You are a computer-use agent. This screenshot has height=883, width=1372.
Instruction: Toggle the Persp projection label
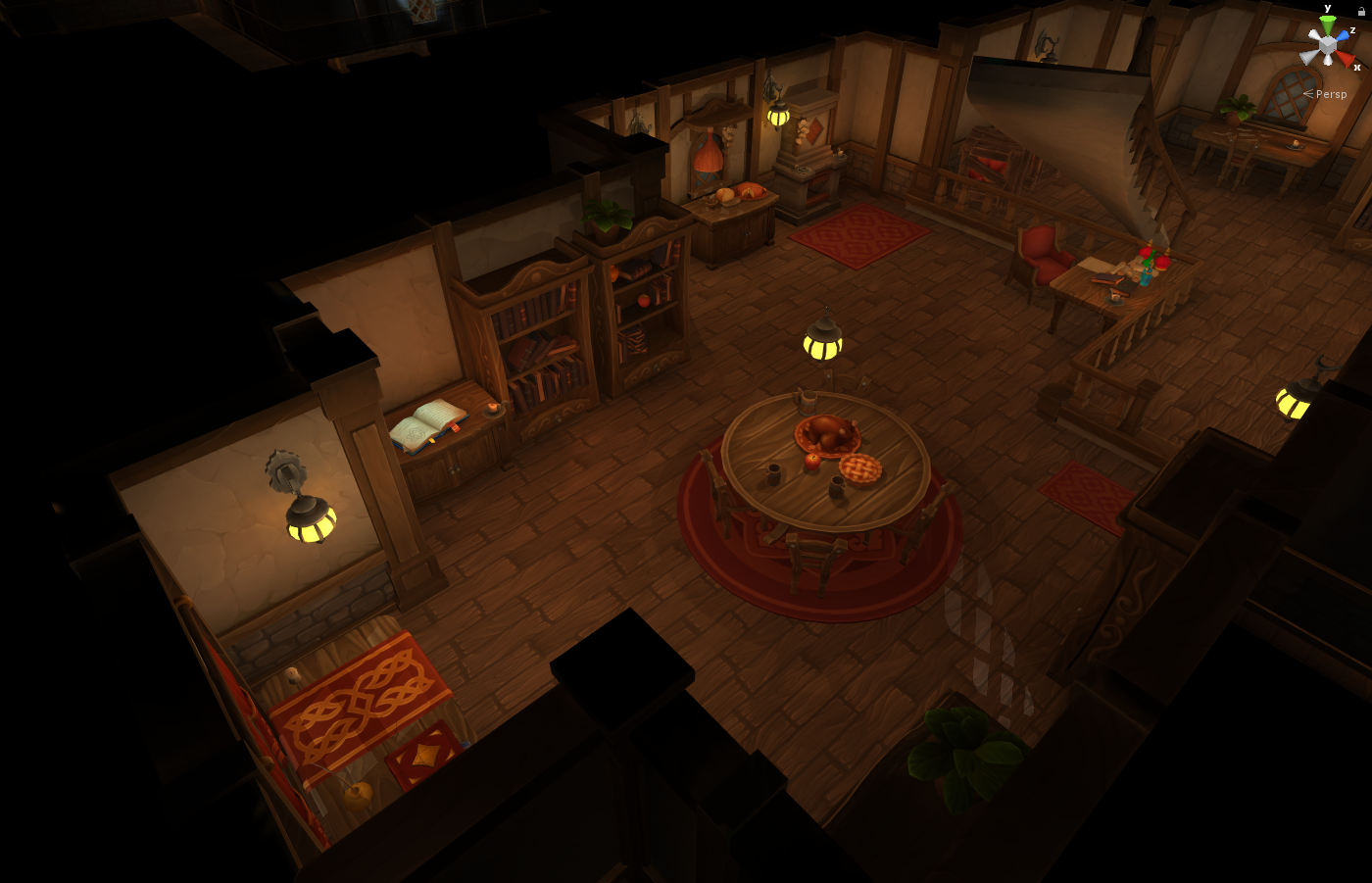[x=1330, y=94]
